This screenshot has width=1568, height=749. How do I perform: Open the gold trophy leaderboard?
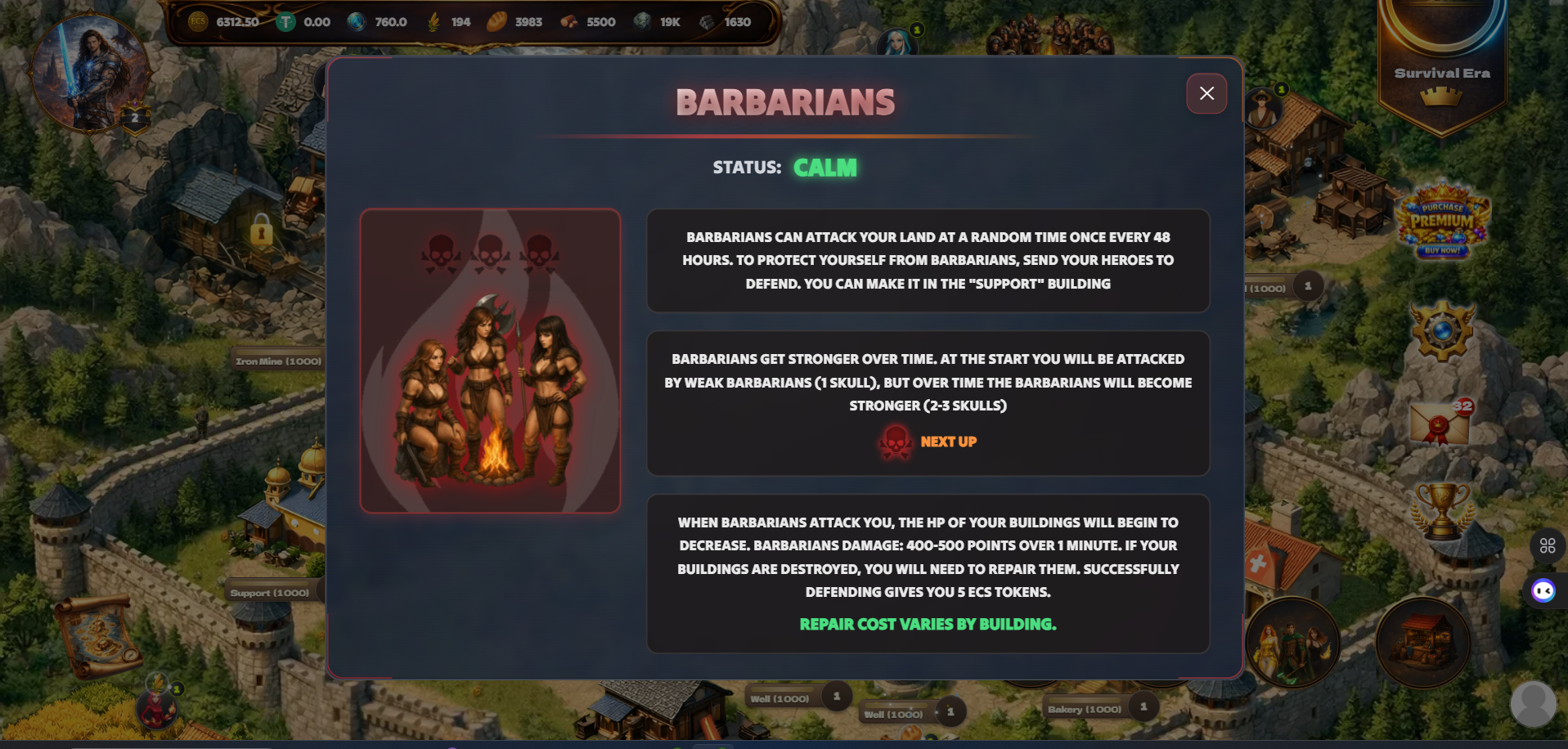[1442, 510]
